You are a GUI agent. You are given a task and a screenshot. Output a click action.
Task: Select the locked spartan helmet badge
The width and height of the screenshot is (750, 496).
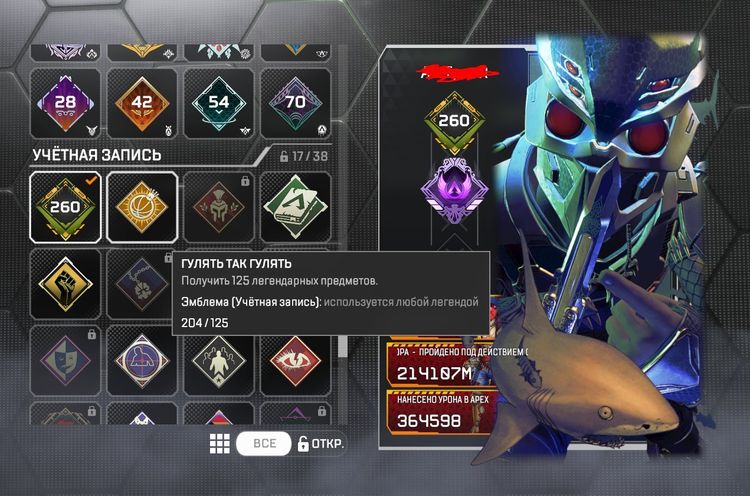tap(219, 207)
